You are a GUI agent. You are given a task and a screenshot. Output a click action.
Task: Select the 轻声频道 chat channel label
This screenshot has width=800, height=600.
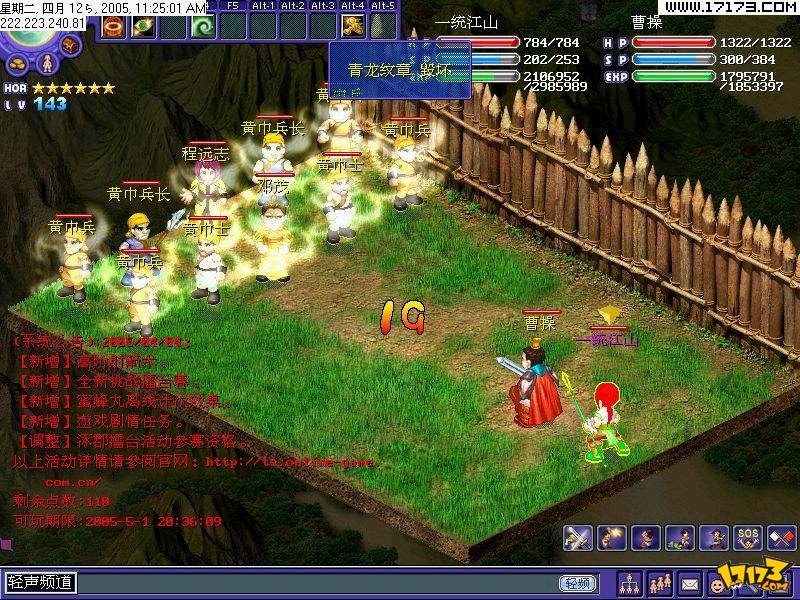40,583
